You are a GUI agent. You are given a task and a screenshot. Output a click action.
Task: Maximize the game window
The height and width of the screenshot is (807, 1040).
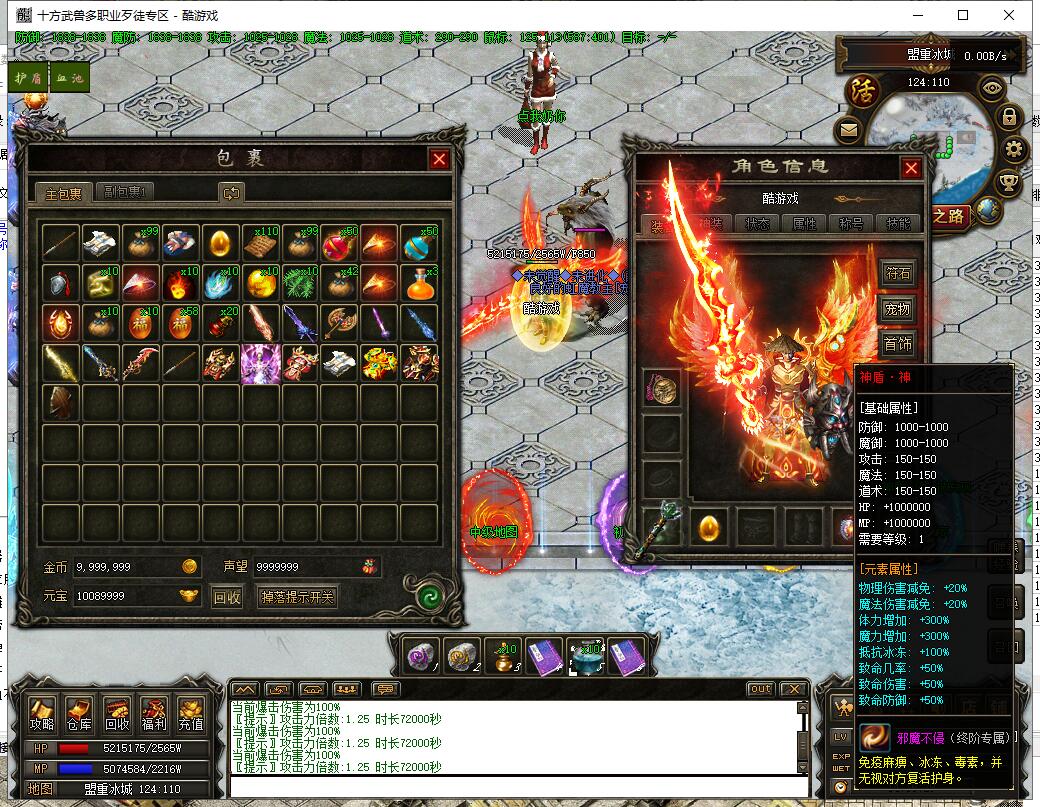pos(963,15)
